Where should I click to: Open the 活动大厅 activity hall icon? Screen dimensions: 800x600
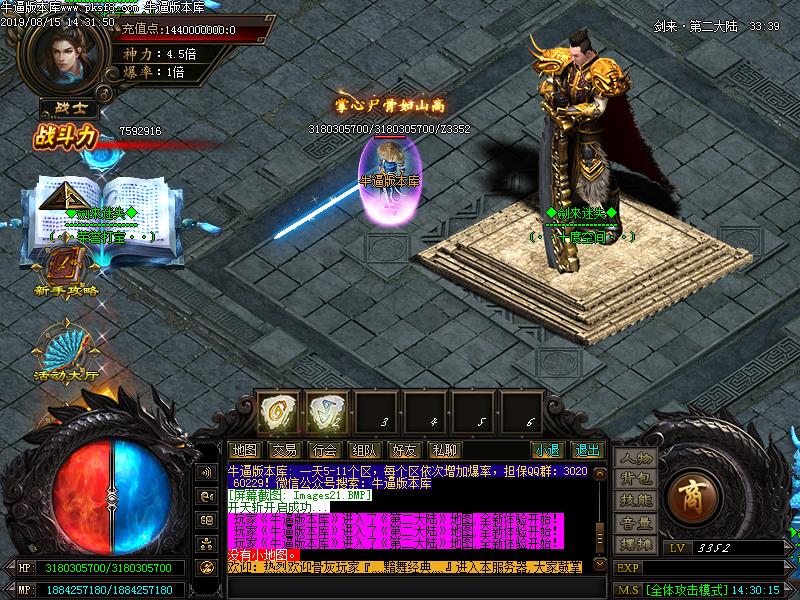tap(66, 350)
